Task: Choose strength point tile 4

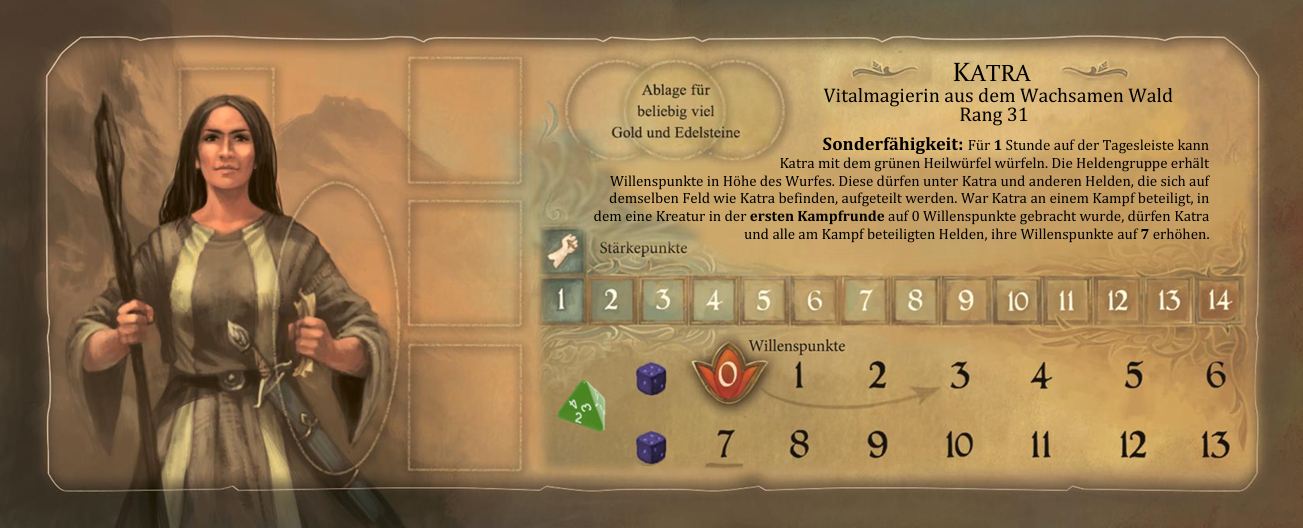Action: pos(713,301)
